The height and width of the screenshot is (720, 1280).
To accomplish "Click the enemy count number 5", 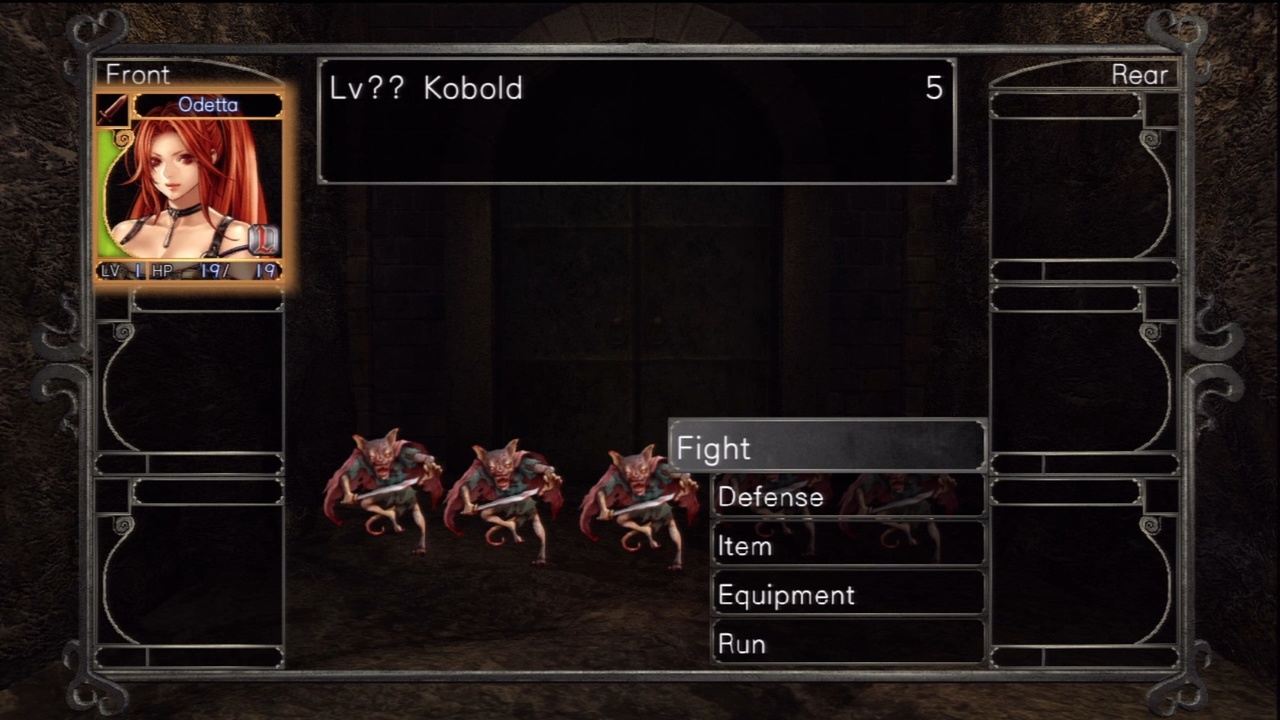I will [x=934, y=89].
